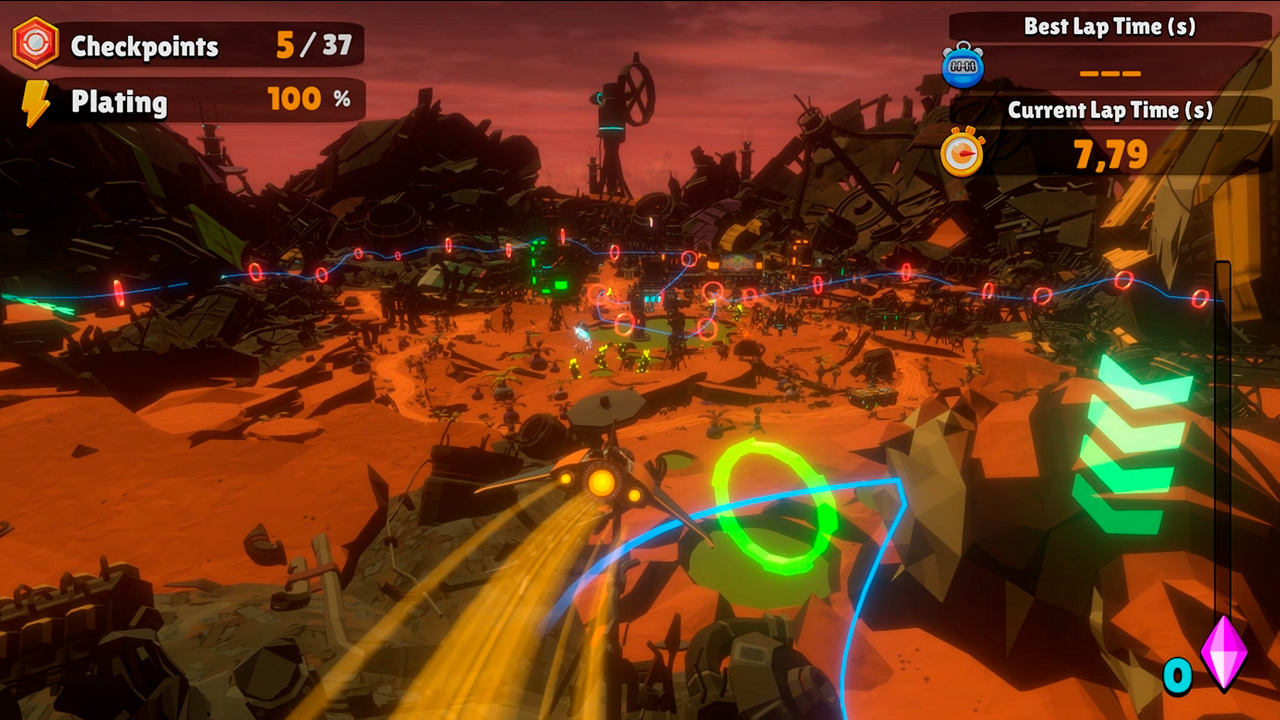Click the gem counter showing 0

(x=1179, y=676)
